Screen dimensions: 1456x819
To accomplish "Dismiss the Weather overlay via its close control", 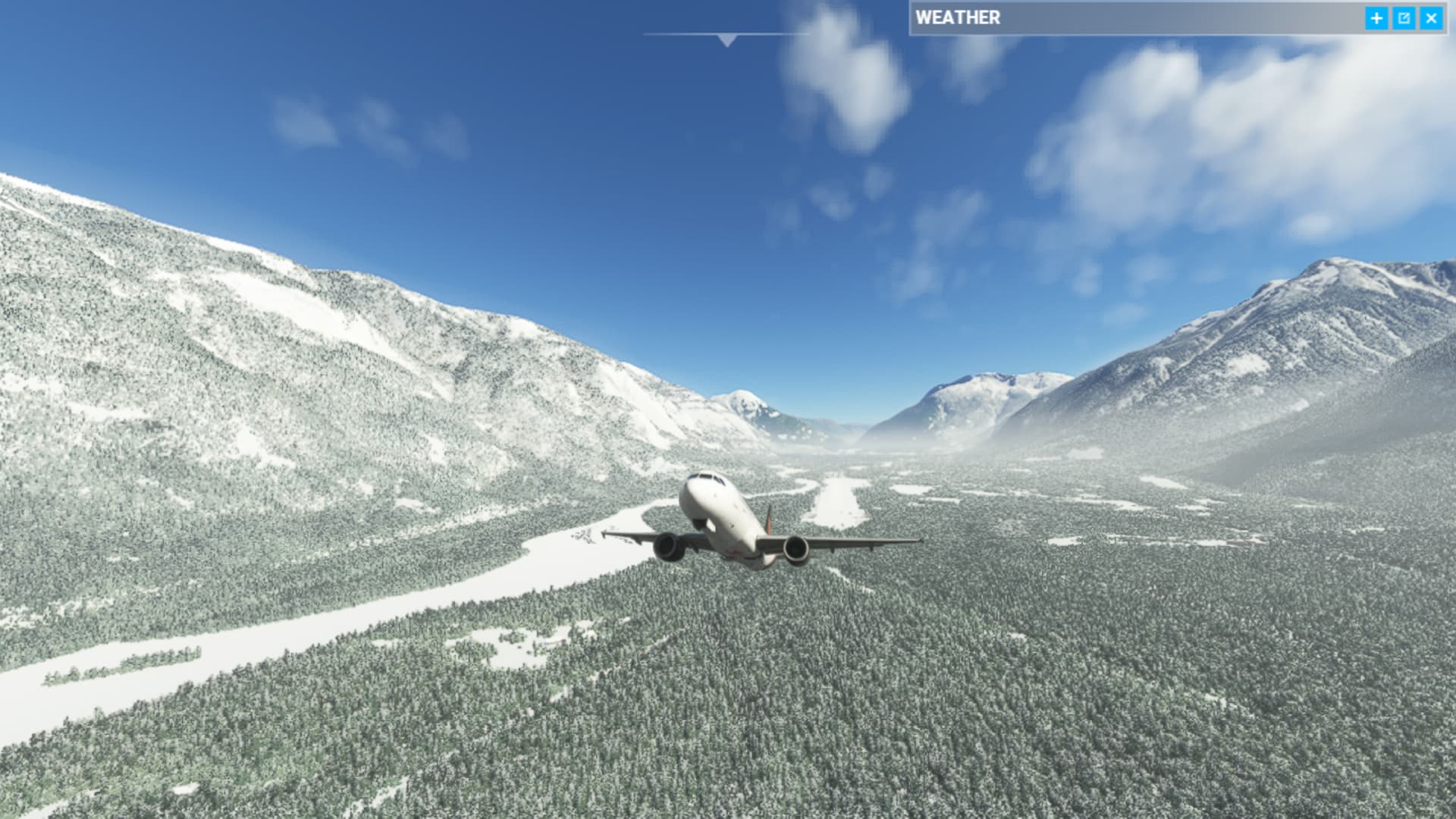I will click(x=1430, y=18).
